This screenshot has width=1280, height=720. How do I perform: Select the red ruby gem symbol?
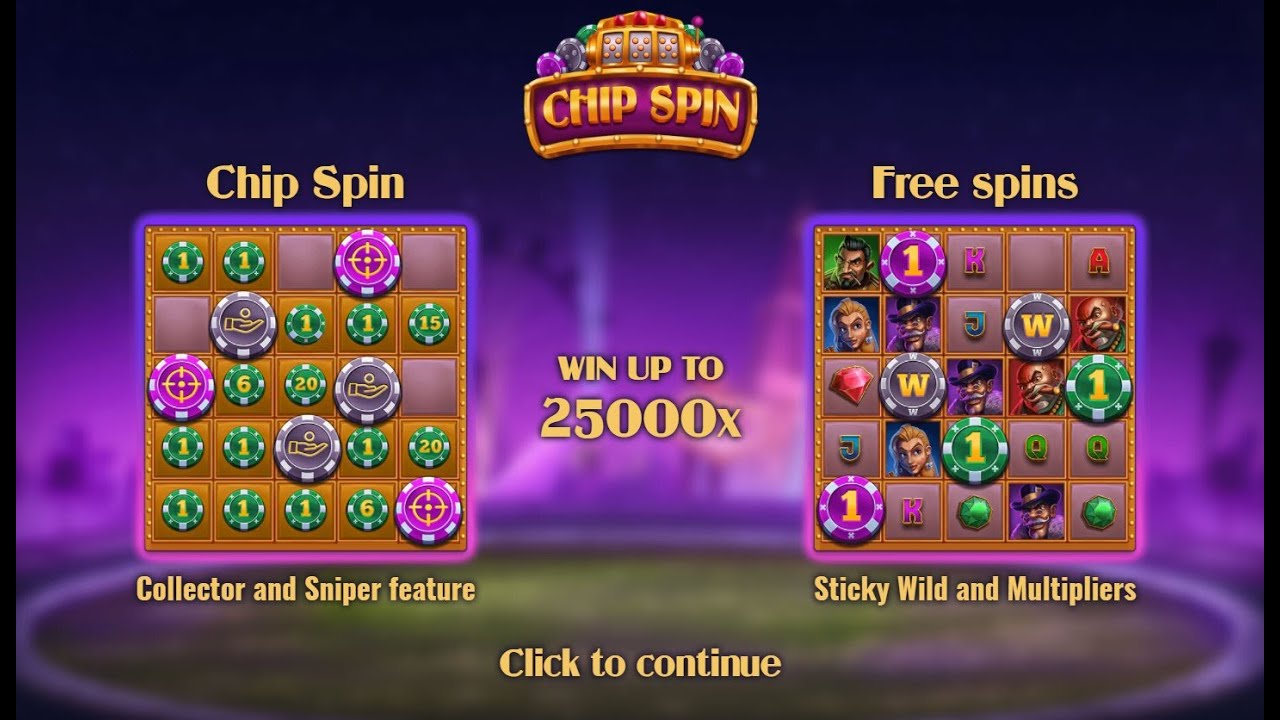[850, 386]
